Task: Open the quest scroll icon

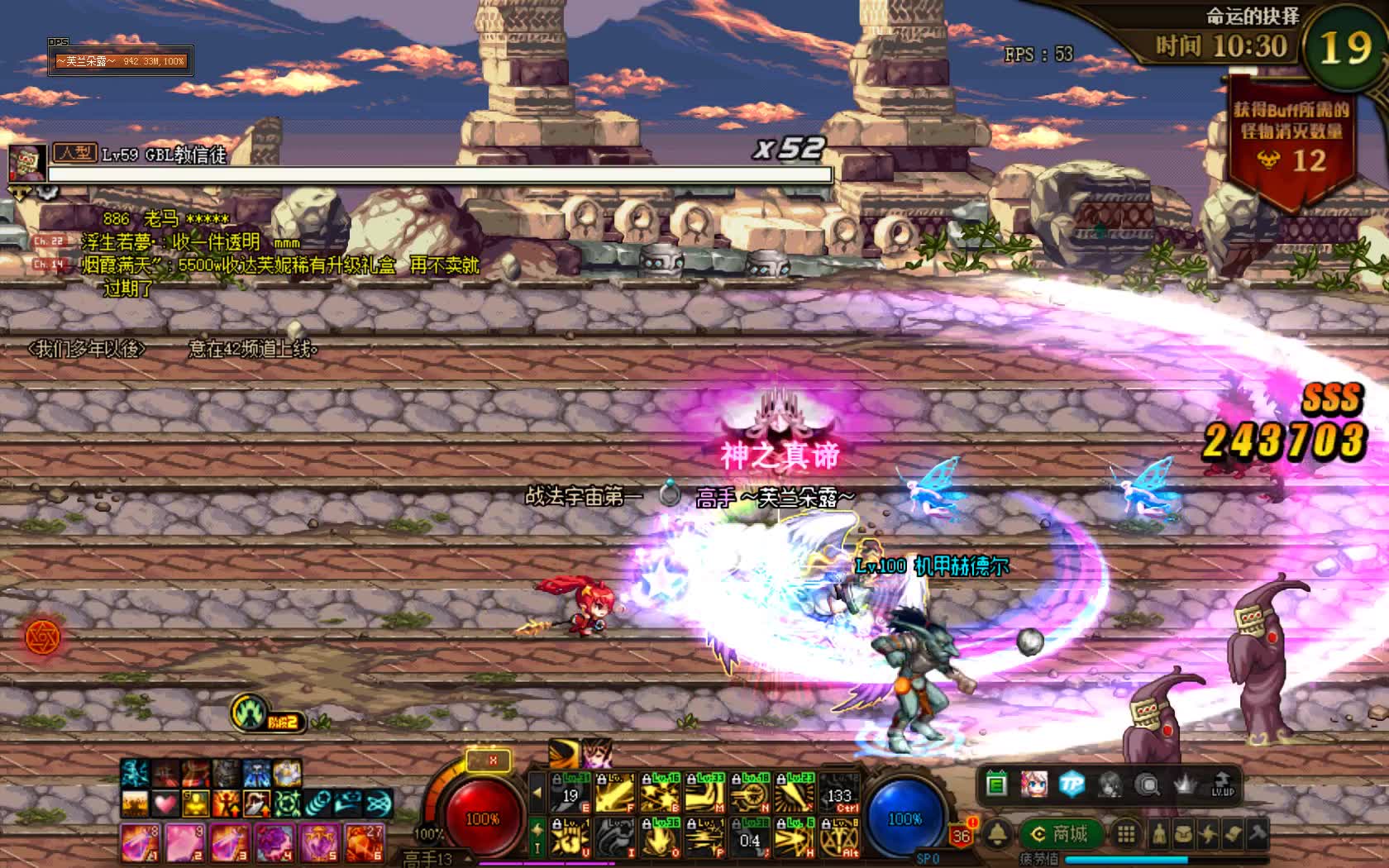Action: click(1233, 833)
